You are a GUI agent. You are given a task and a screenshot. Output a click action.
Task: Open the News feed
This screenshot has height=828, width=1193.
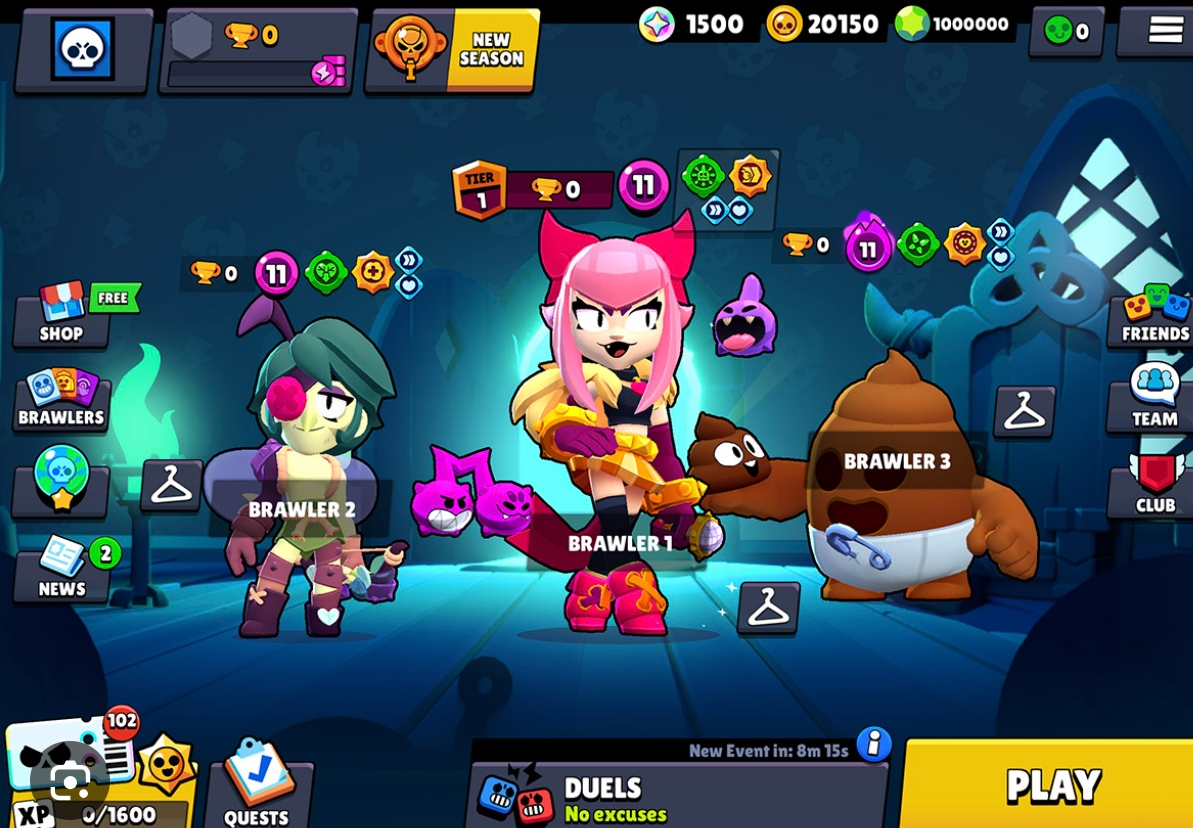tap(62, 570)
